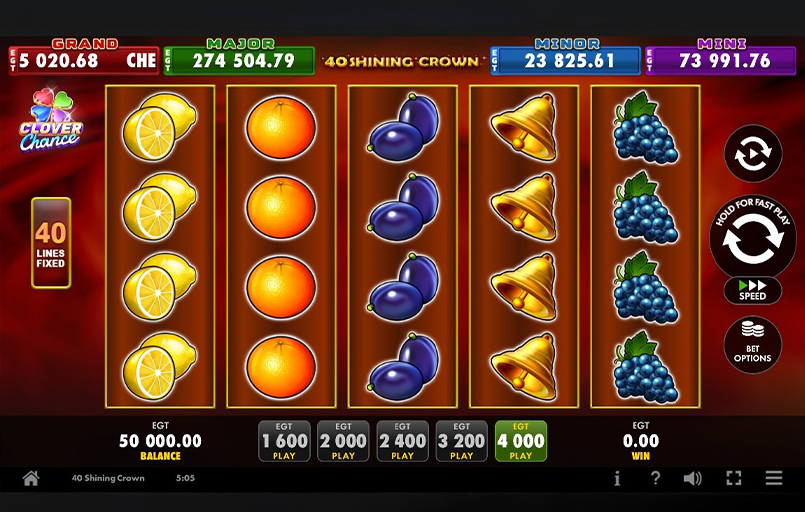
Task: Toggle the Speed fast-forward button
Action: [752, 290]
